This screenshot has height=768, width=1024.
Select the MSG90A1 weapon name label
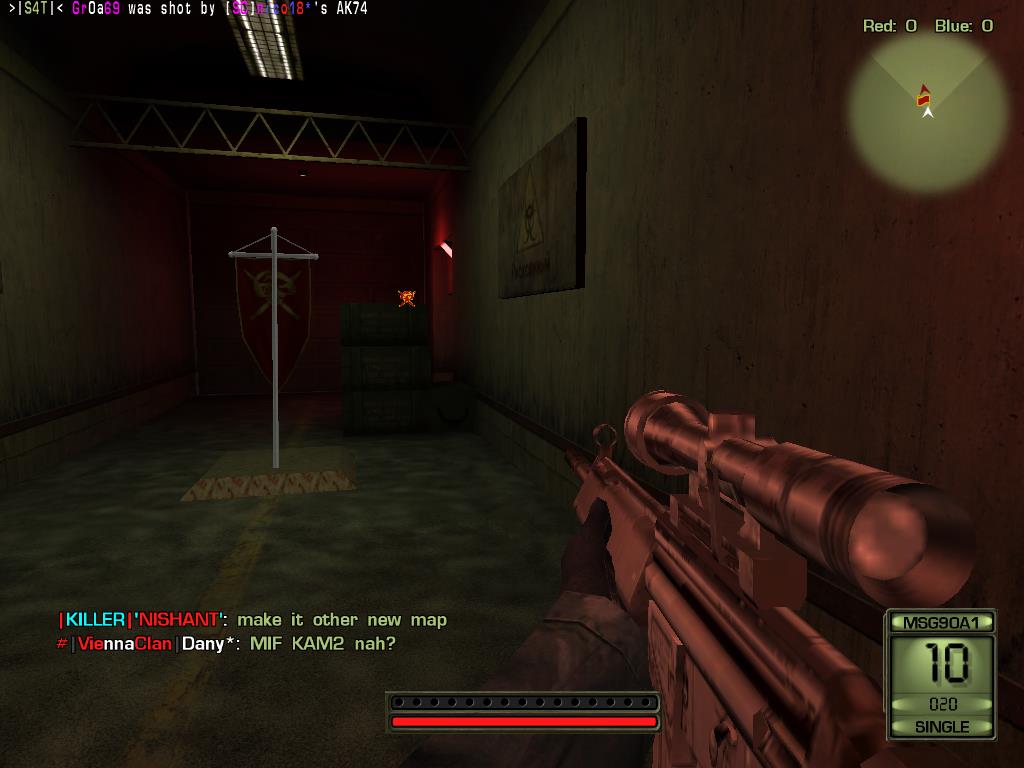(x=941, y=623)
